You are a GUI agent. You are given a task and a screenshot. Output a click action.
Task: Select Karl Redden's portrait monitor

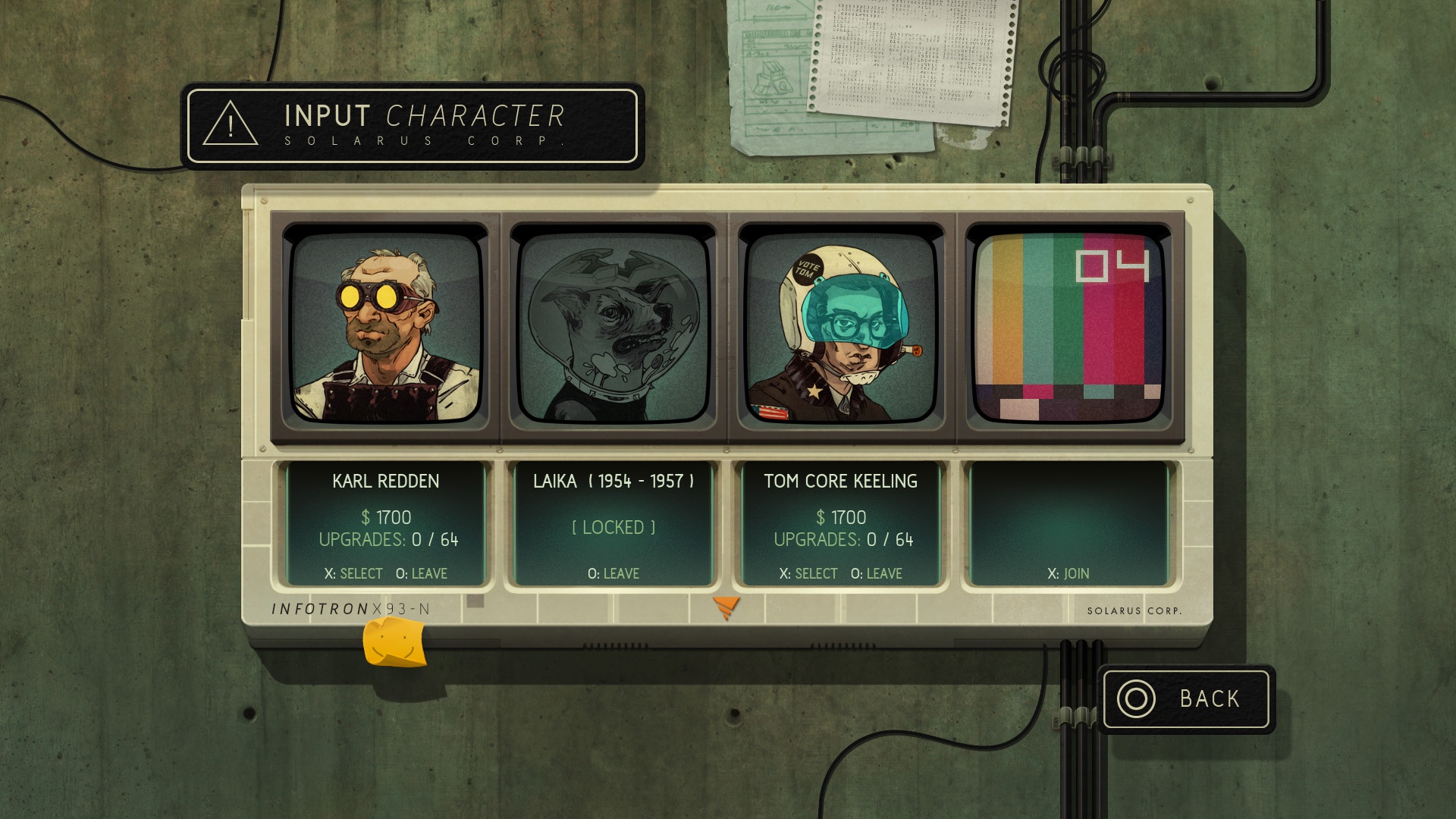click(x=386, y=328)
